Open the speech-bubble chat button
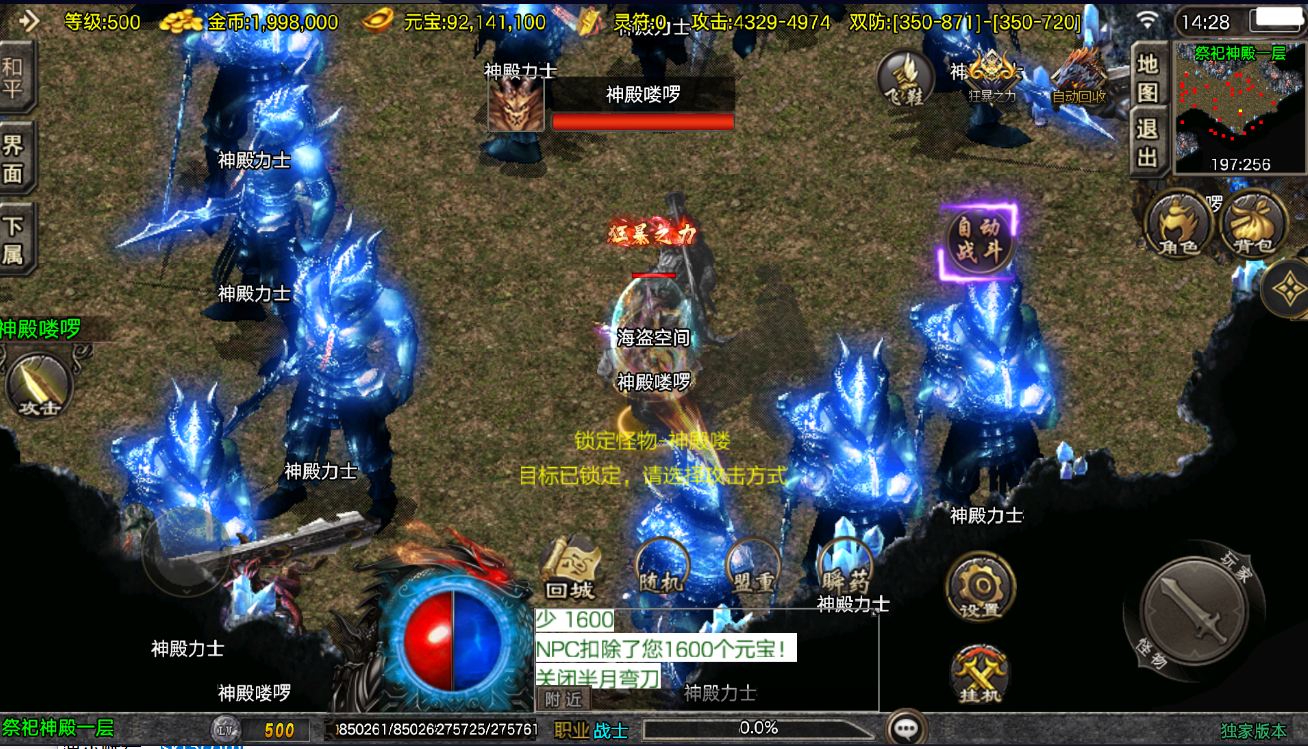This screenshot has height=749, width=1308. point(907,729)
